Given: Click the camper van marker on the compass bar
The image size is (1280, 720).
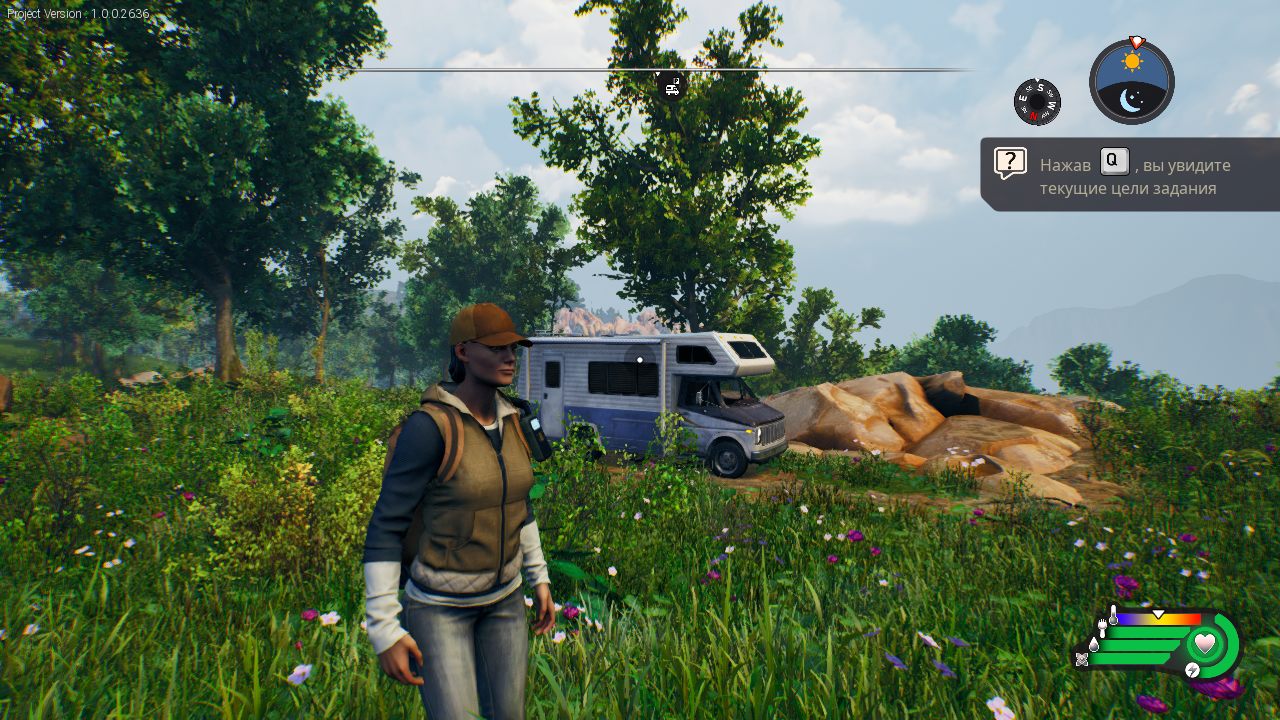Looking at the screenshot, I should coord(672,86).
